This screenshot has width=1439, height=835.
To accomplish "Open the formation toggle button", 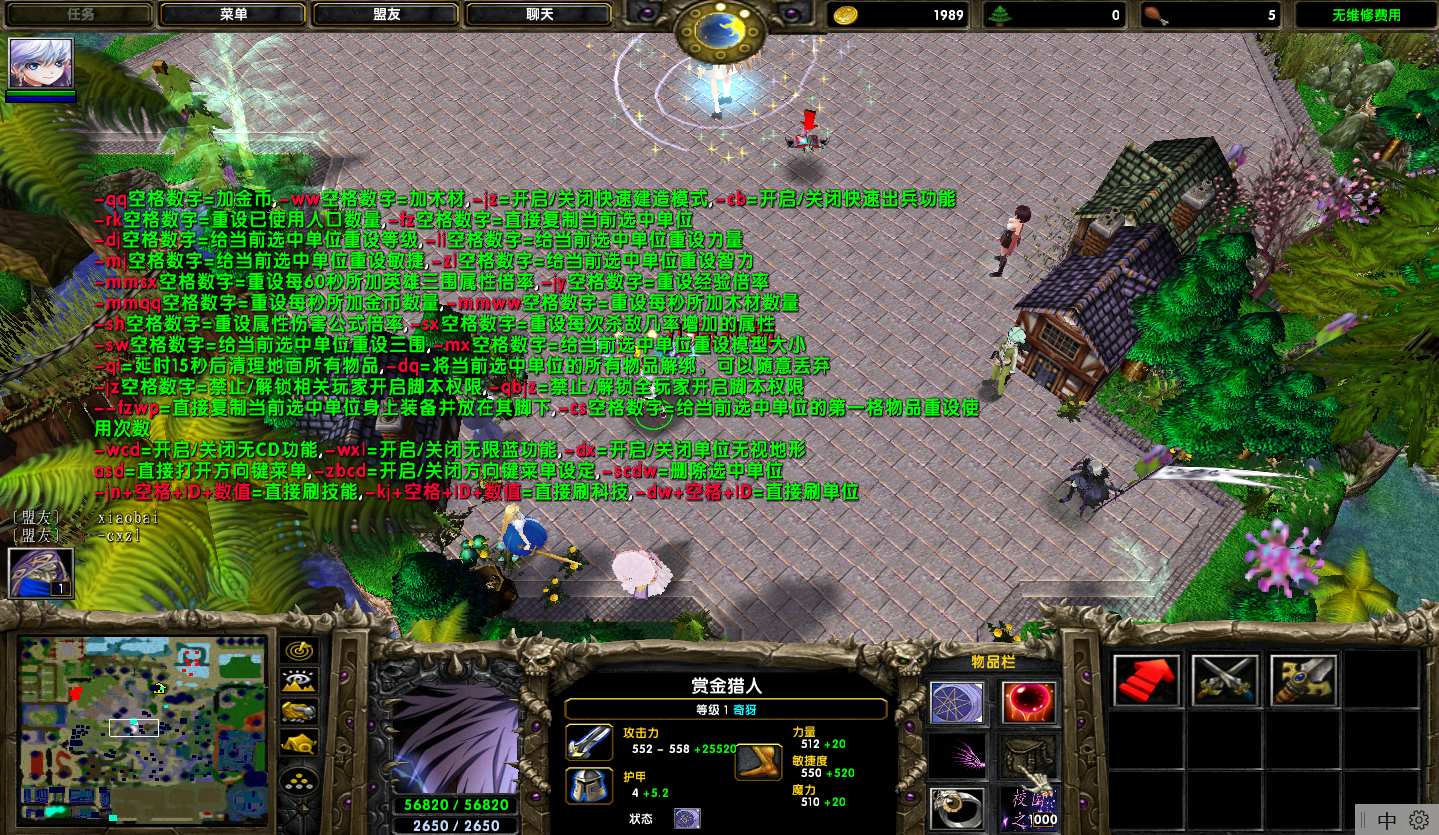I will (300, 781).
